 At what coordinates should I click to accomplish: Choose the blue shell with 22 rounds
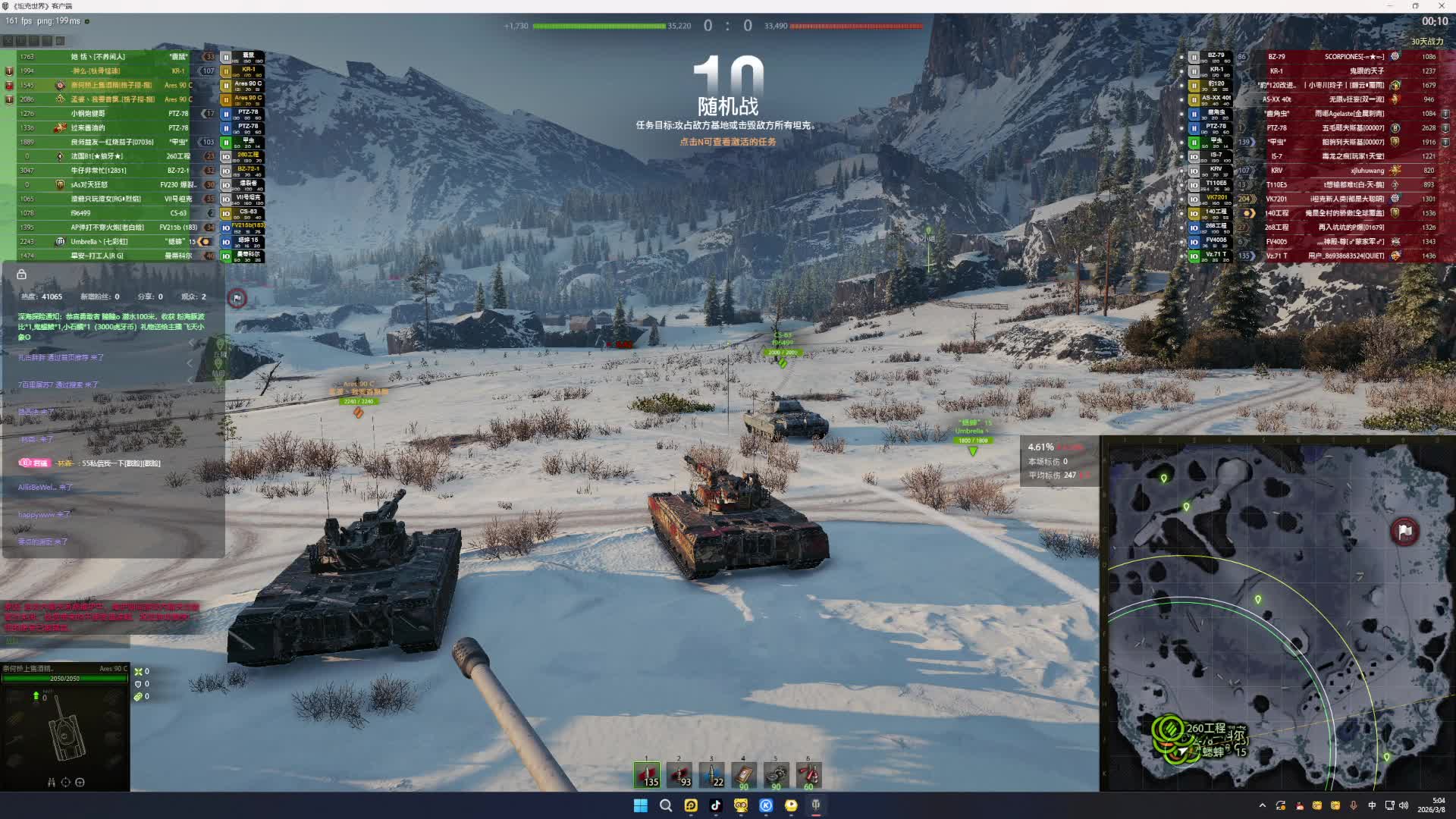click(711, 774)
